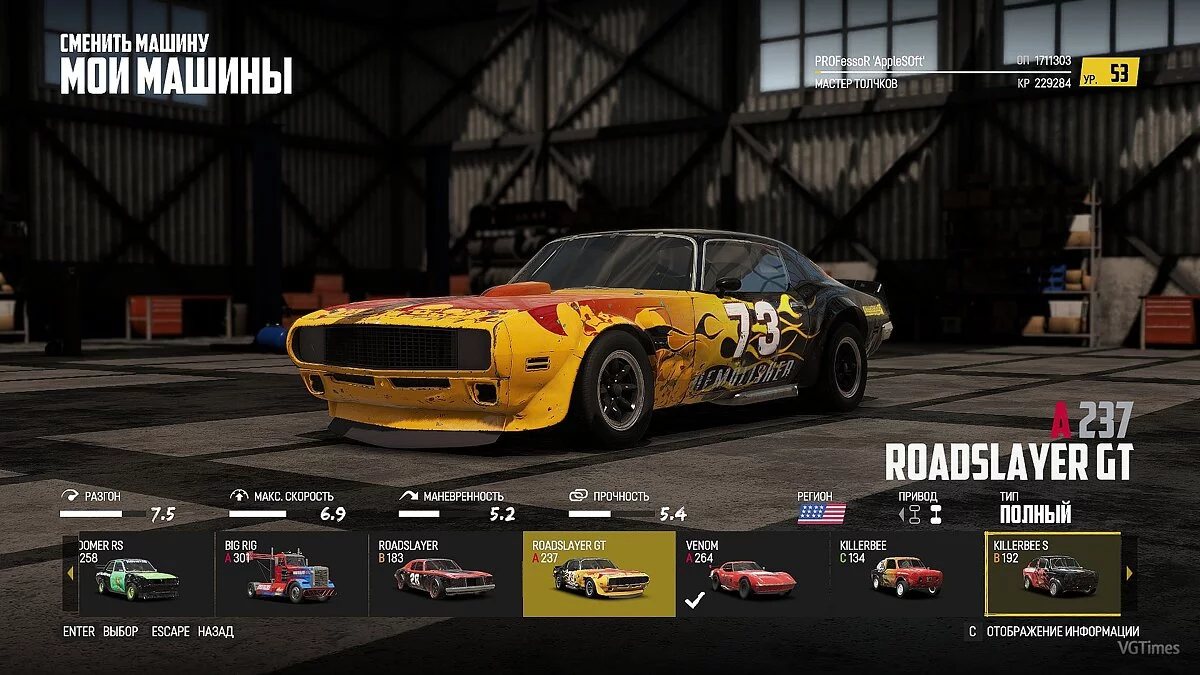This screenshot has width=1200, height=675.
Task: Select the Doomer RS car tile
Action: click(138, 574)
